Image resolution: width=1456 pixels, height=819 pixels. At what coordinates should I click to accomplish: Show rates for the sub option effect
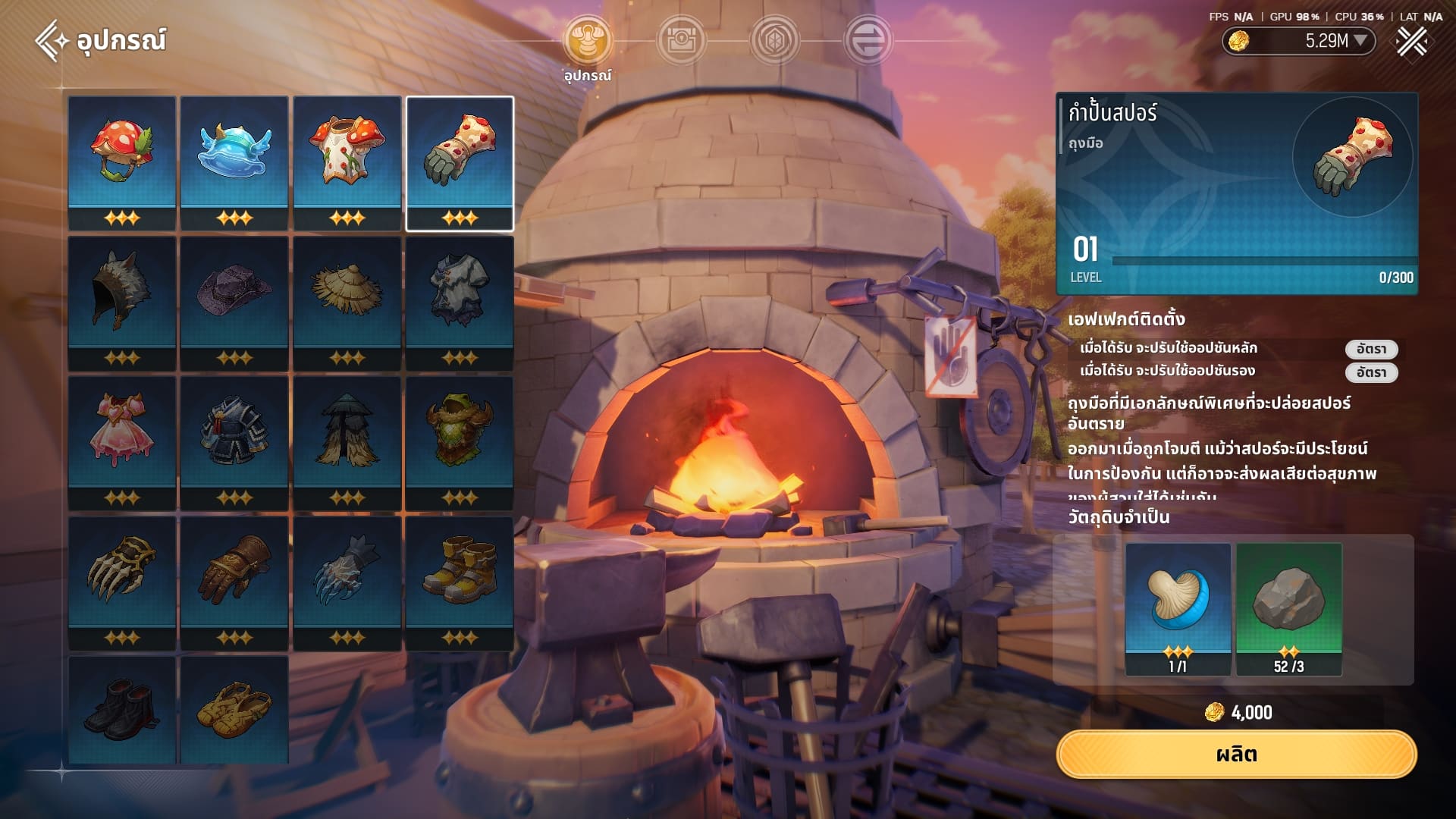[1371, 372]
